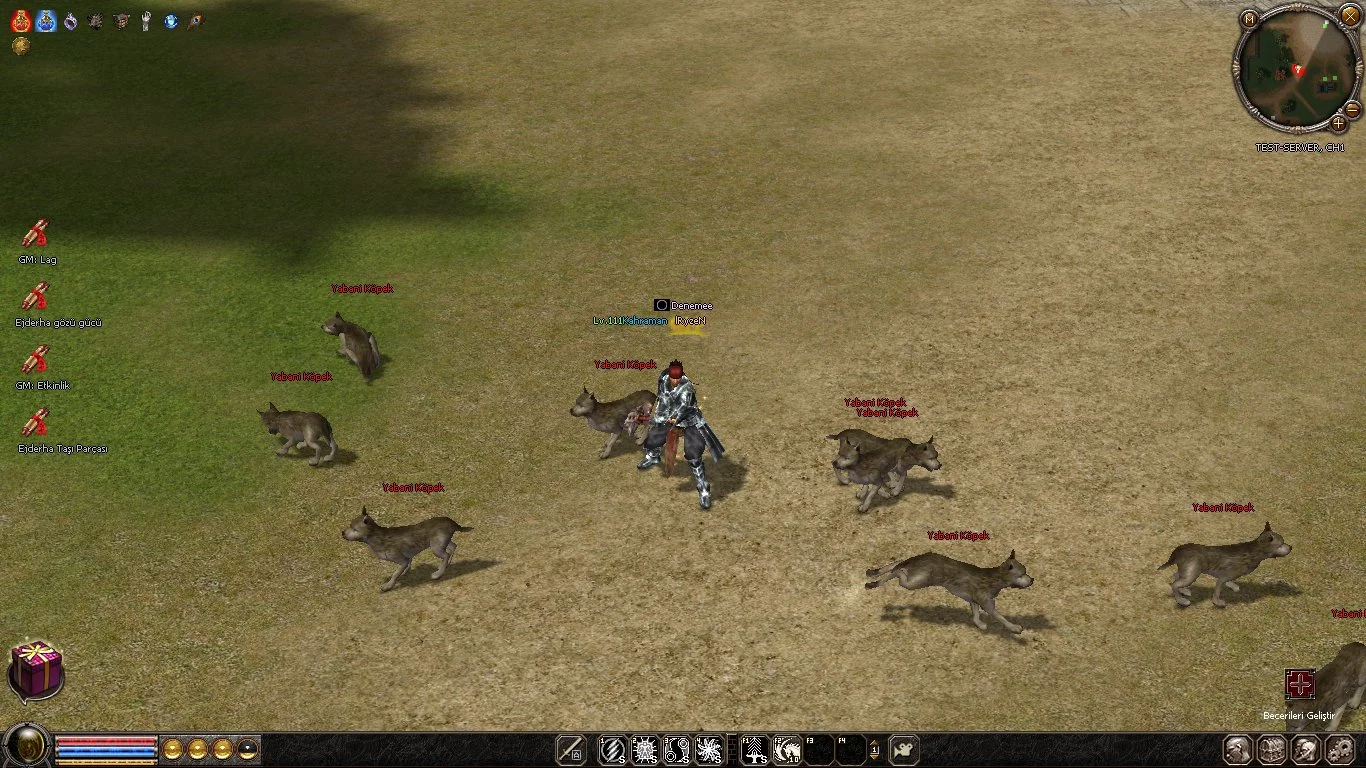Zoom out on the minimap
This screenshot has height=768, width=1366.
pyautogui.click(x=1351, y=108)
